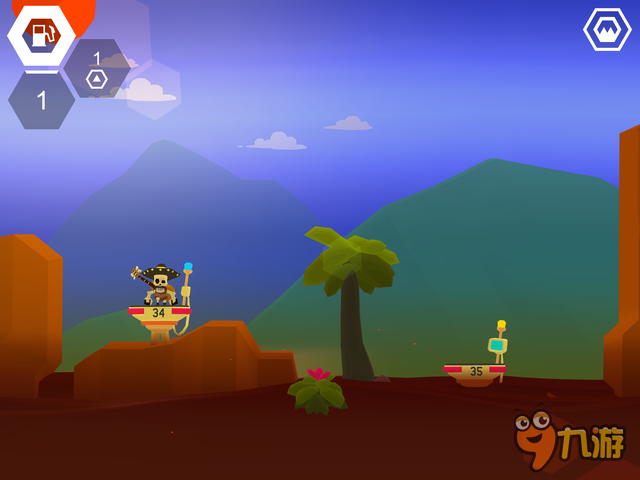640x480 pixels.
Task: Select the hexagon with the triangle symbol
Action: 97,70
